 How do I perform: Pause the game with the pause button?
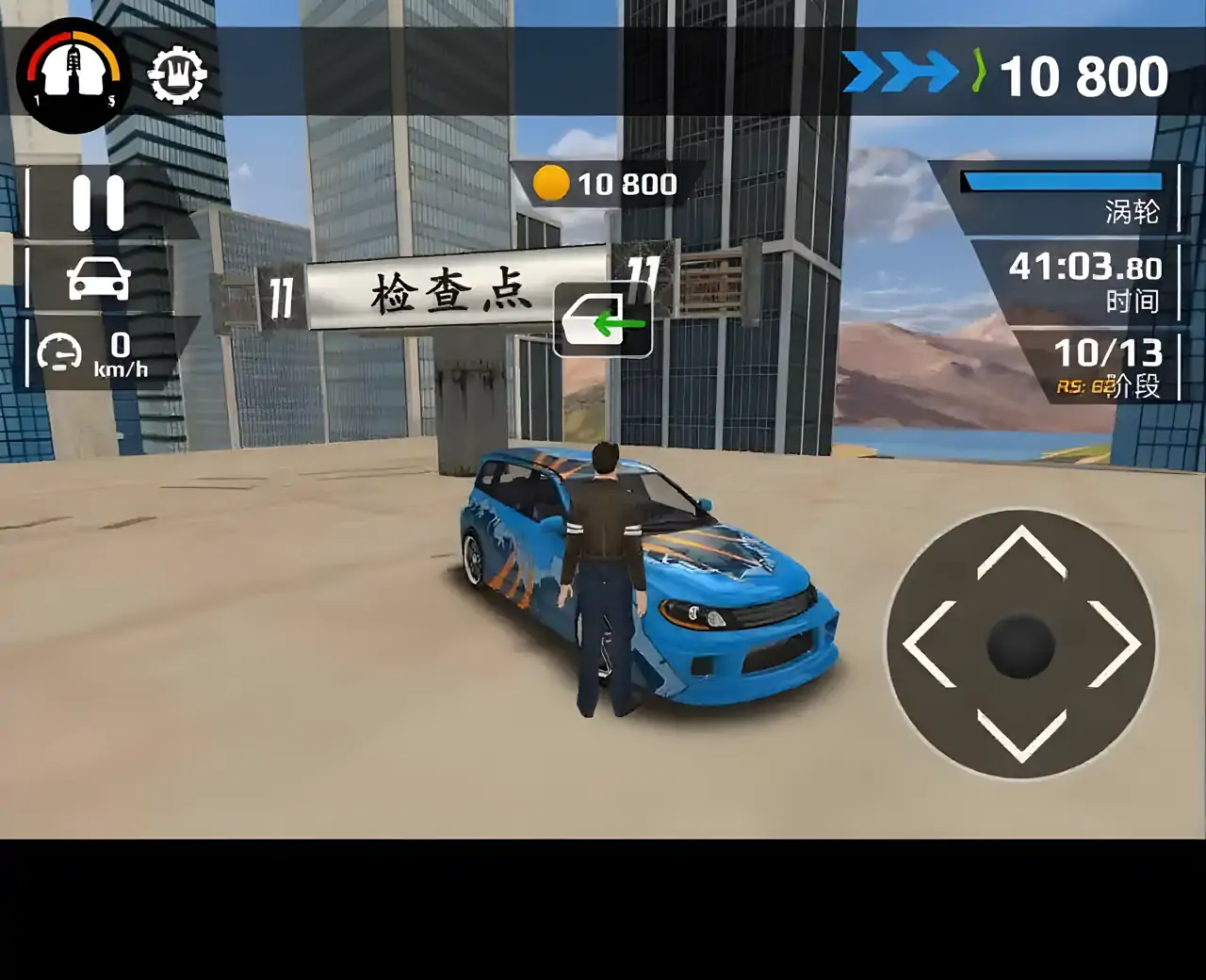tap(99, 203)
